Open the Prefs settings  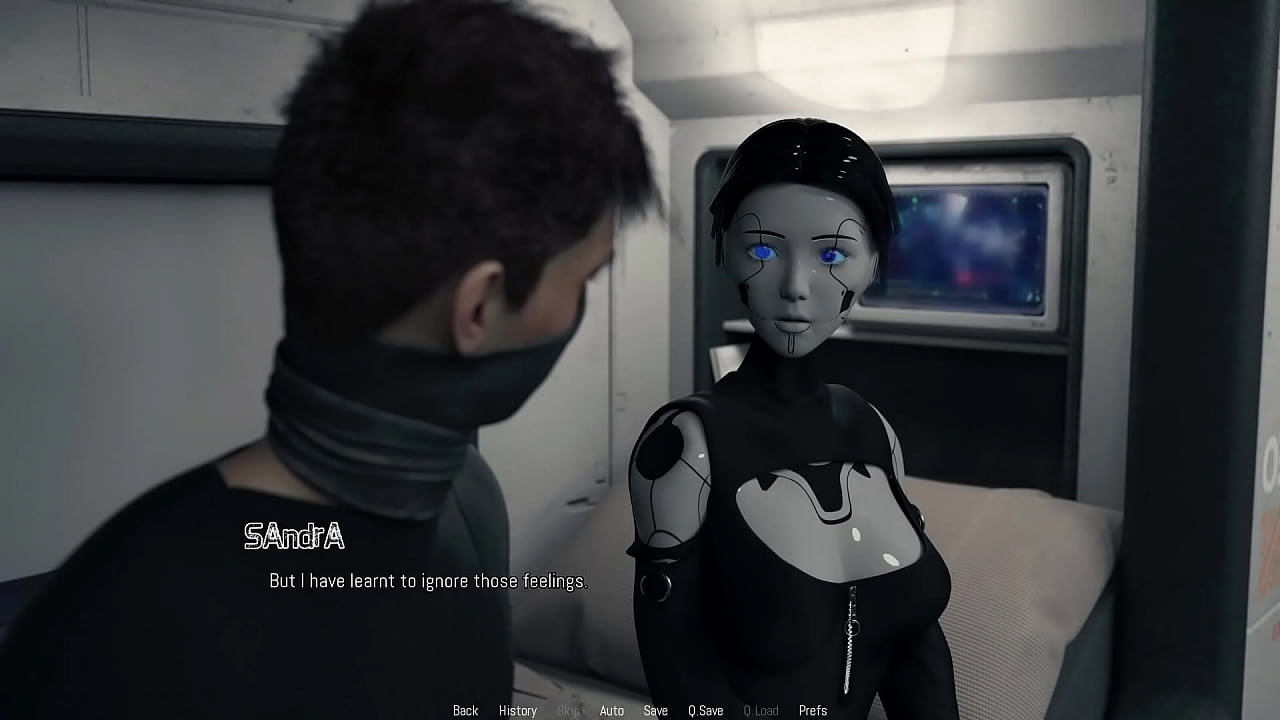(812, 710)
